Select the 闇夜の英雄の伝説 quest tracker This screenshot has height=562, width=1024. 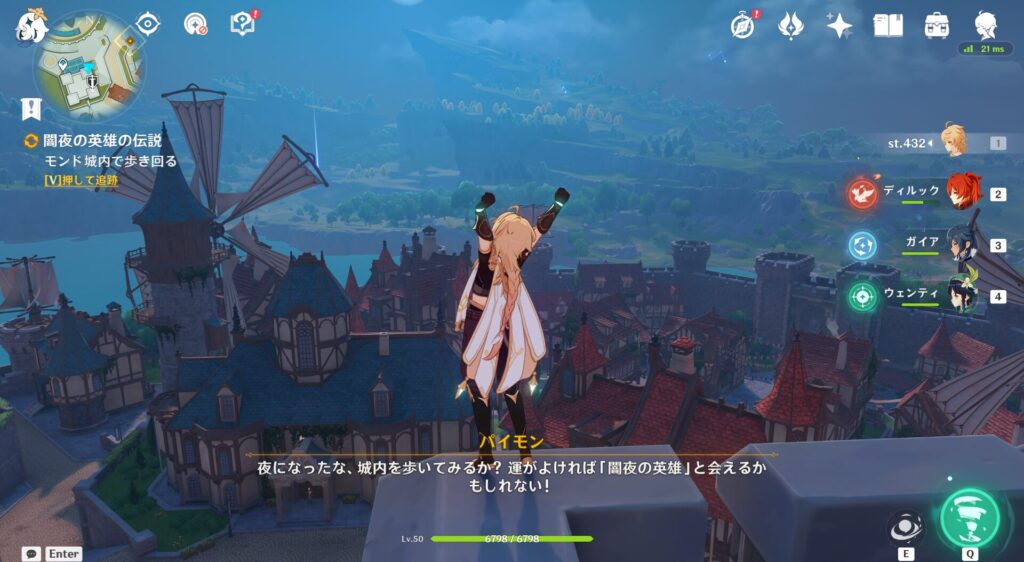[x=103, y=141]
